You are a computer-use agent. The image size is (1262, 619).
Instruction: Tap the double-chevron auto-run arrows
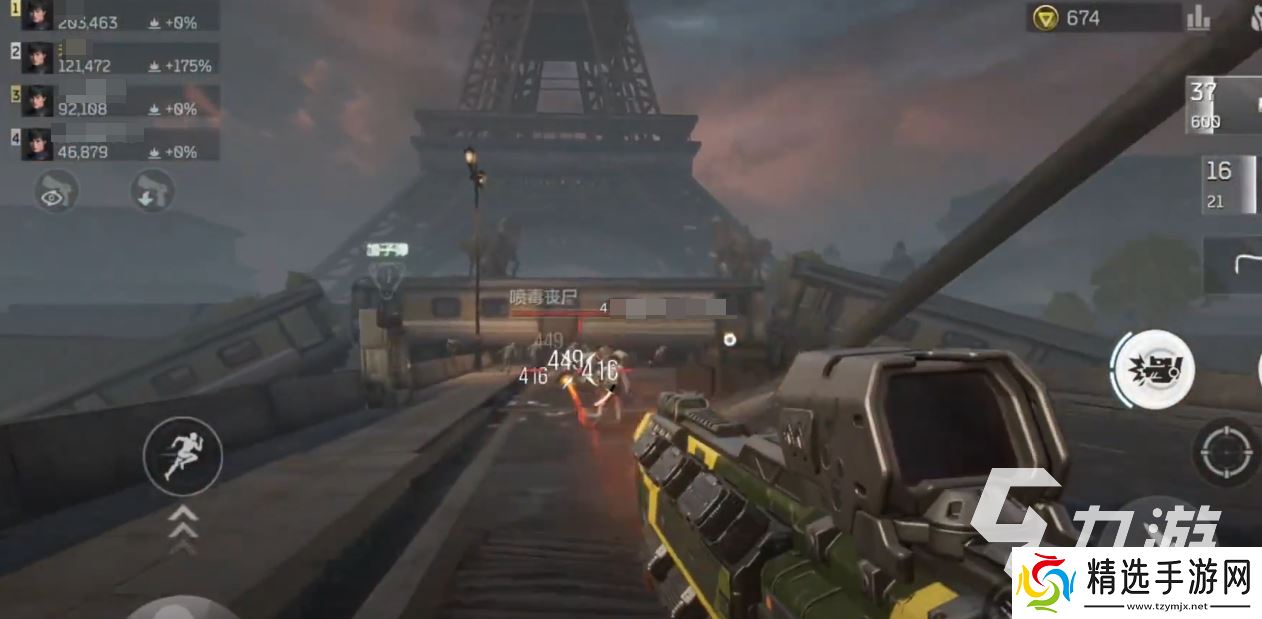coord(182,529)
